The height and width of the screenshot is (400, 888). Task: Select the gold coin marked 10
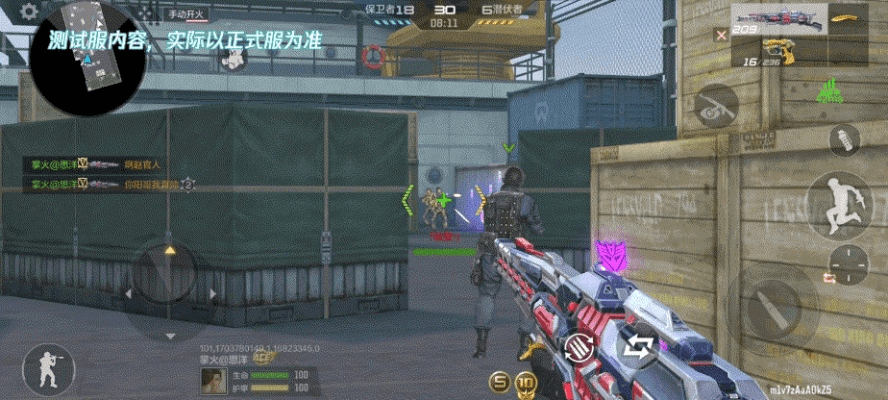526,381
